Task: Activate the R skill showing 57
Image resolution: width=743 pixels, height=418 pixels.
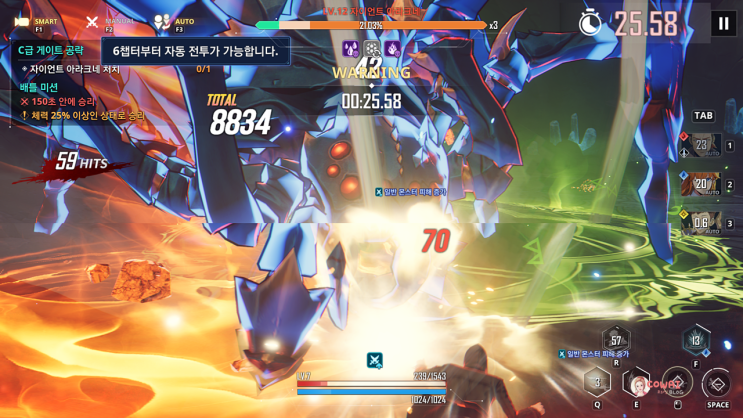Action: click(616, 342)
